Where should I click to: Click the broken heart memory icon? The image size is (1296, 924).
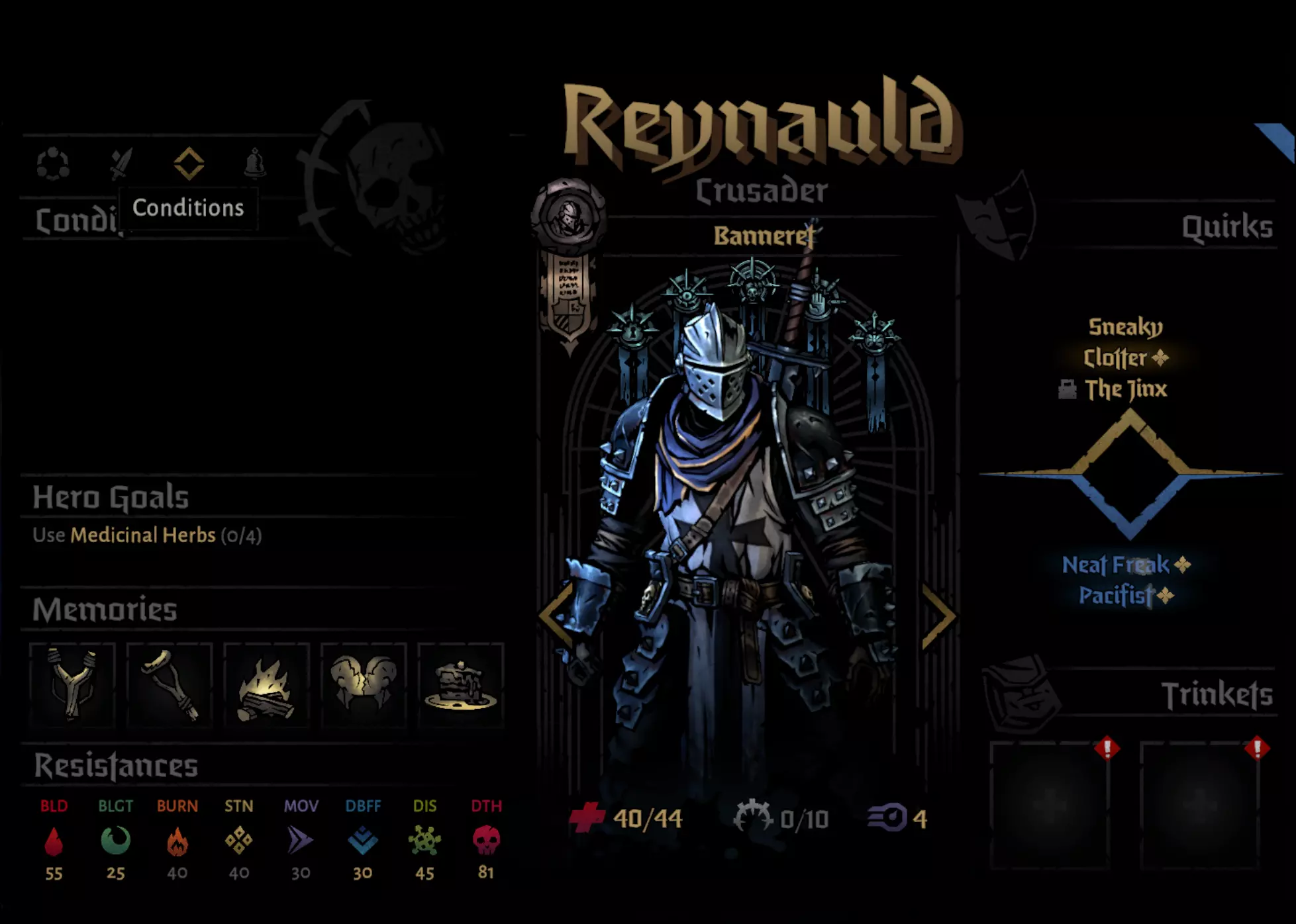[x=364, y=685]
